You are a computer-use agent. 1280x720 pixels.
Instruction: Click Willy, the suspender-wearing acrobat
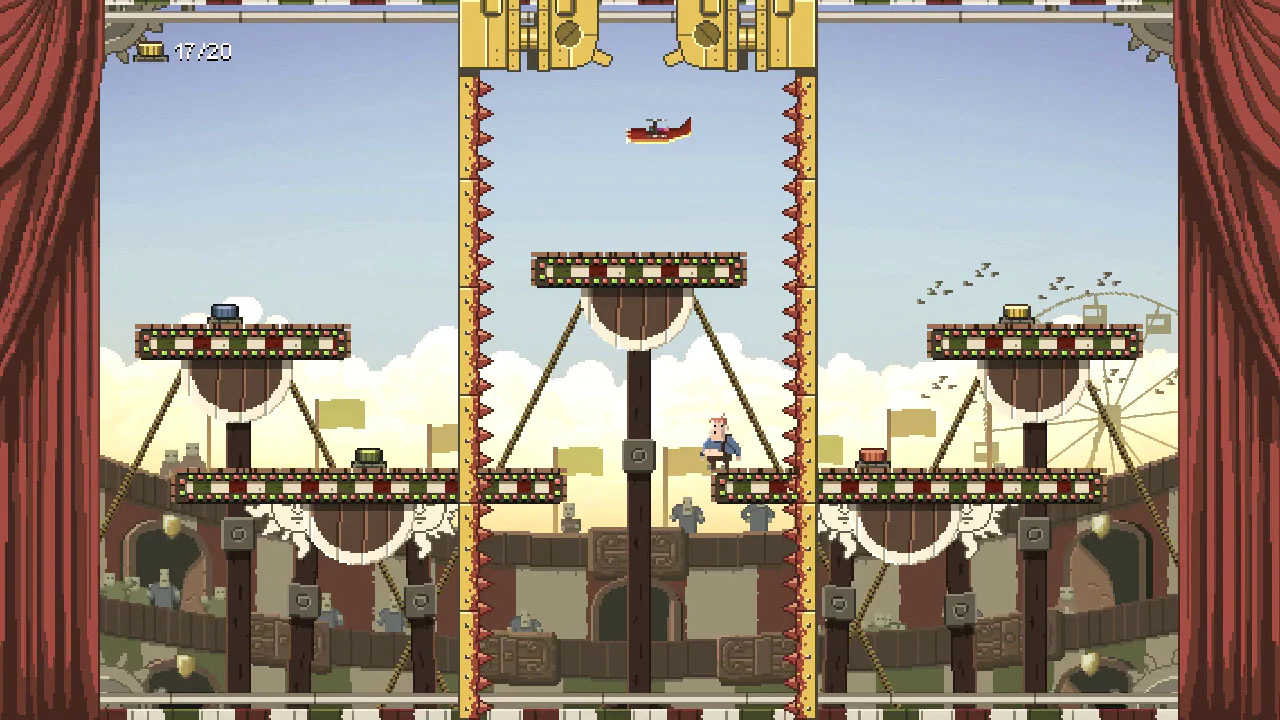718,440
